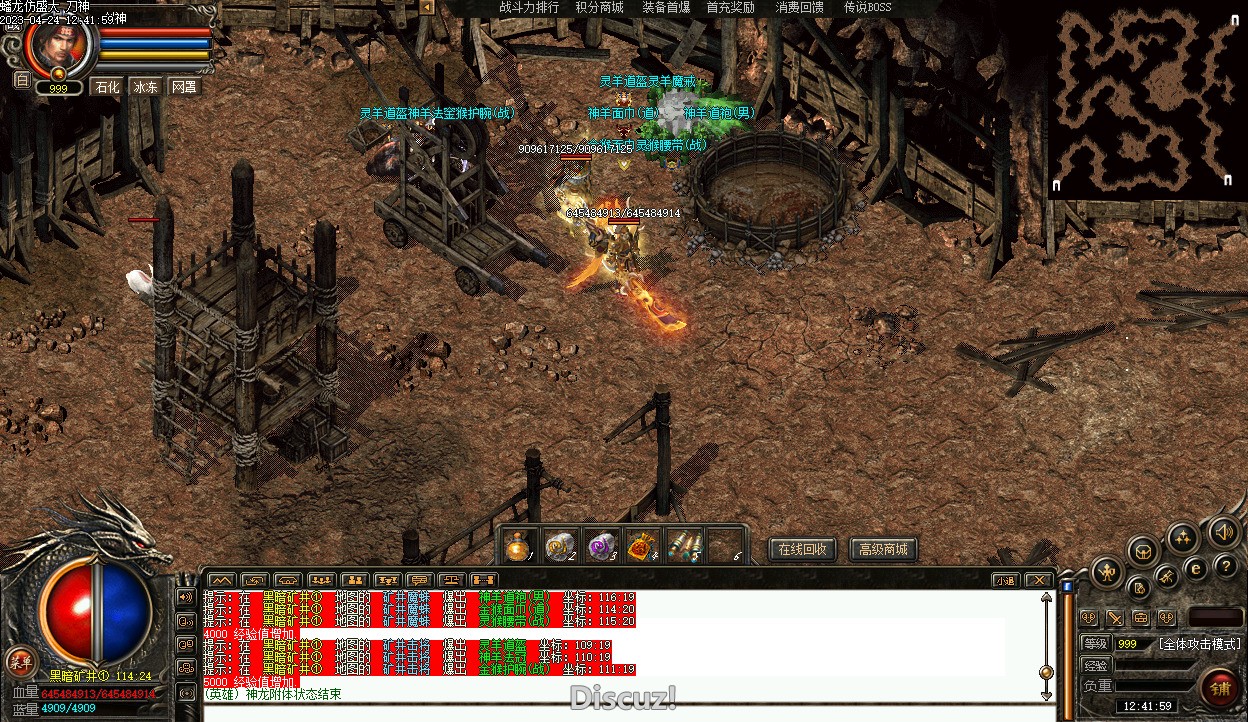Open the 高级商城 premium shop
Image resolution: width=1248 pixels, height=722 pixels.
[x=883, y=549]
